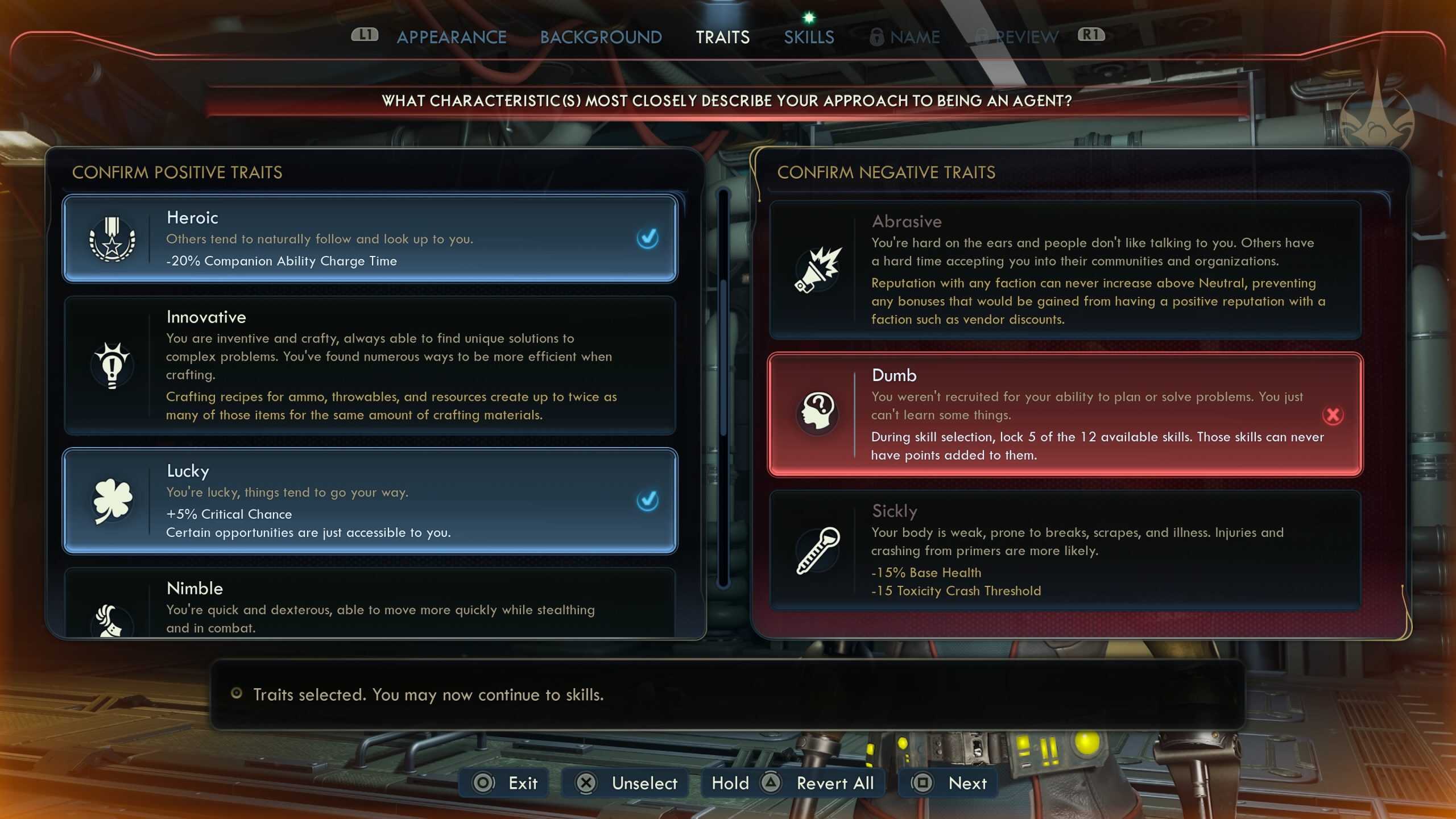Viewport: 1456px width, 819px height.
Task: Continue with the Next button
Action: click(949, 783)
